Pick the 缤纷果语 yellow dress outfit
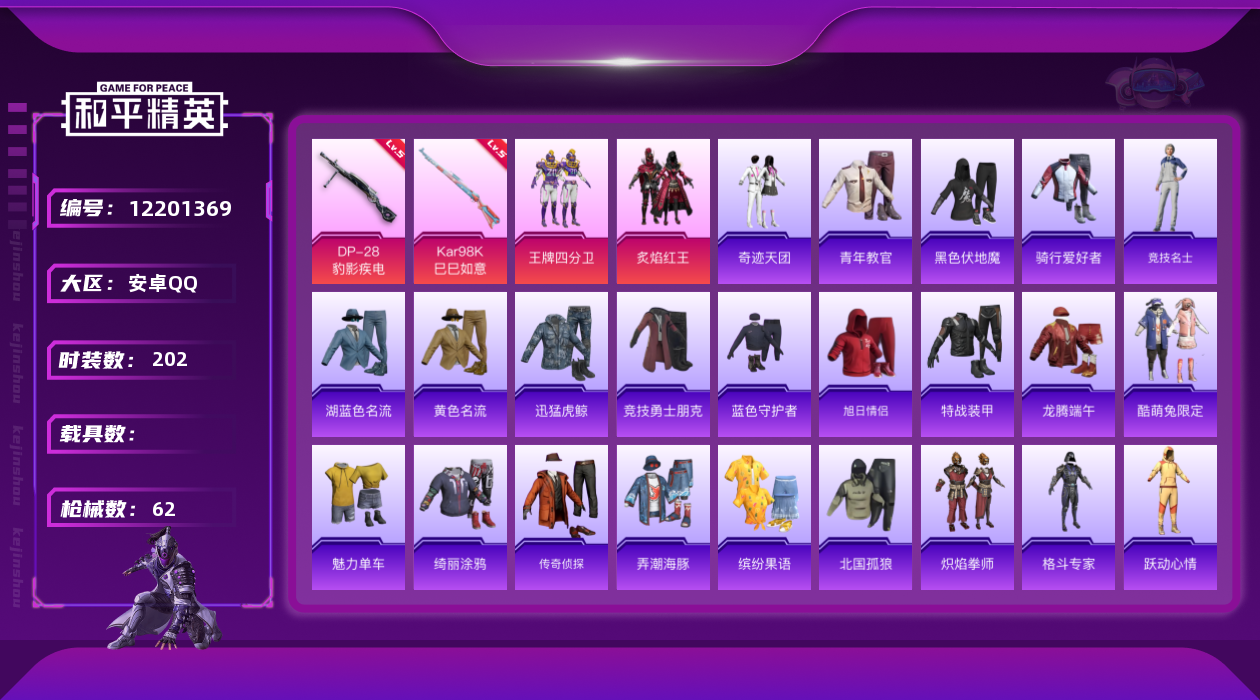 coord(764,517)
